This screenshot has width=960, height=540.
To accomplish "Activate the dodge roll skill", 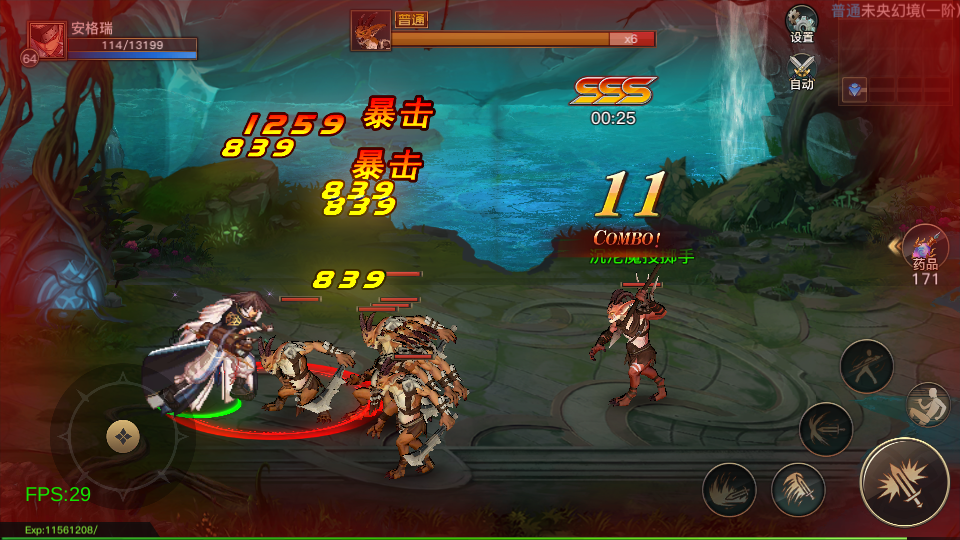I will pos(927,404).
